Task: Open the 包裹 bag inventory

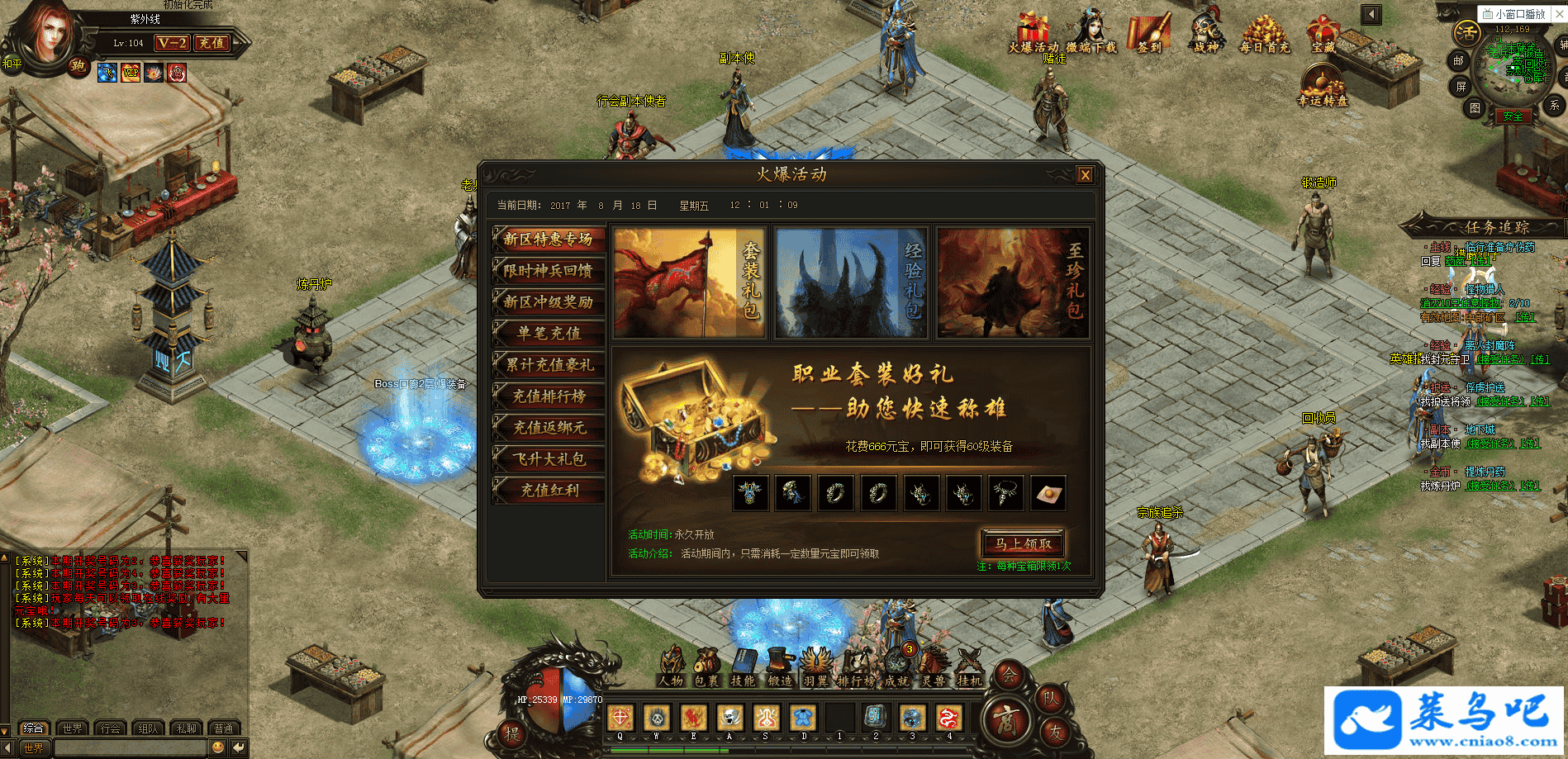Action: tap(706, 666)
